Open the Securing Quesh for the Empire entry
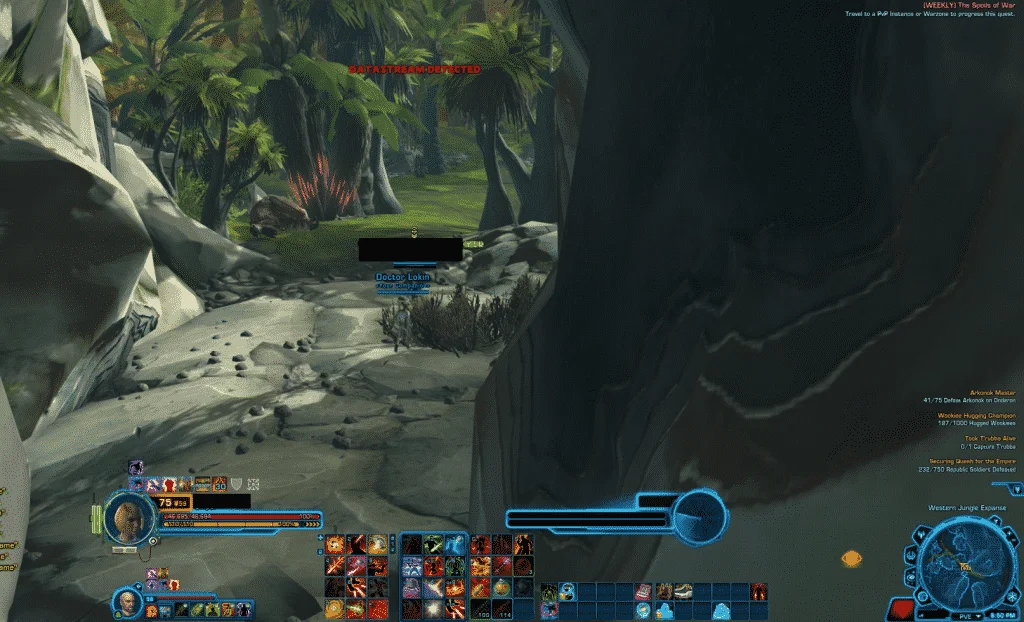 (x=972, y=461)
